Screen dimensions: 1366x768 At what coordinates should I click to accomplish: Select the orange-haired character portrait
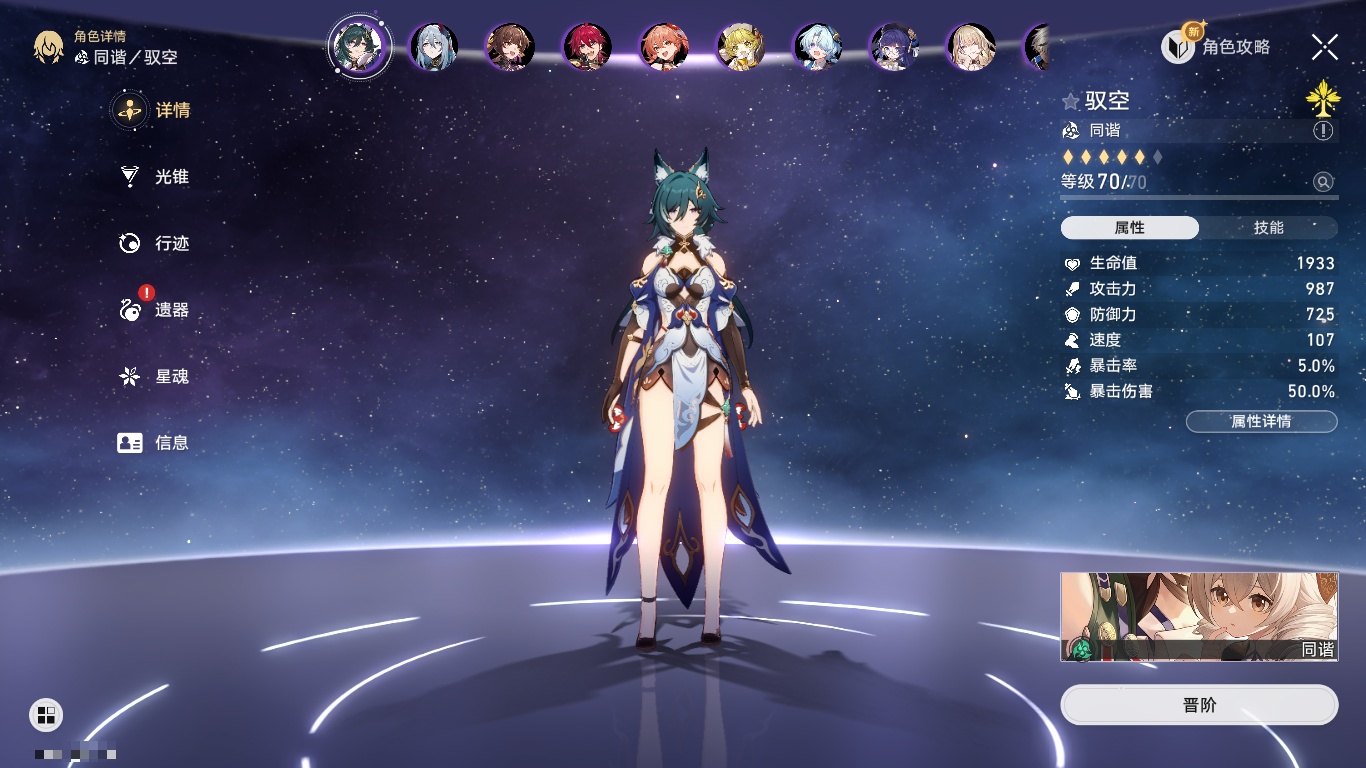pyautogui.click(x=664, y=47)
